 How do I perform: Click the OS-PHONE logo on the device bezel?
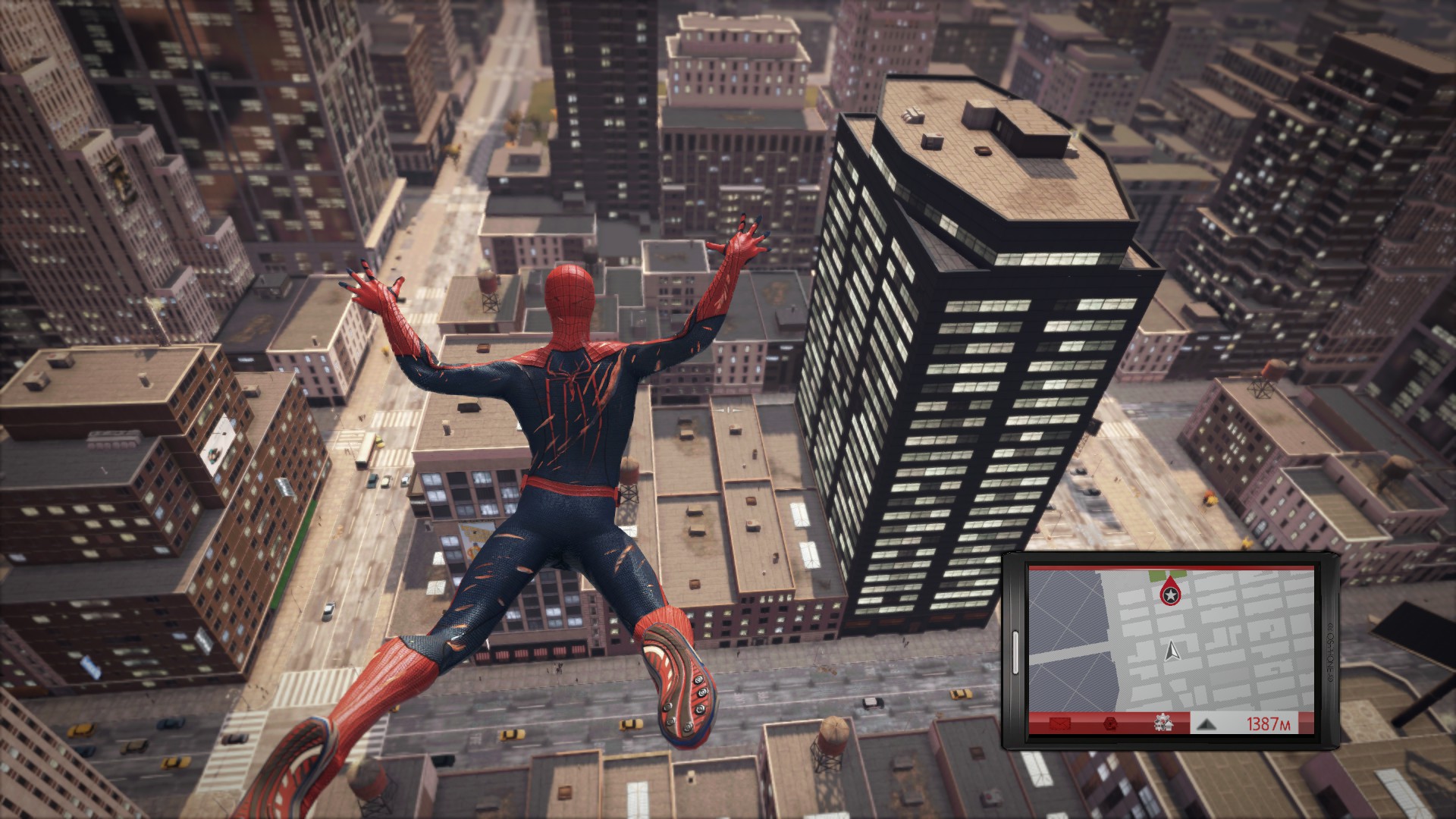(1330, 650)
